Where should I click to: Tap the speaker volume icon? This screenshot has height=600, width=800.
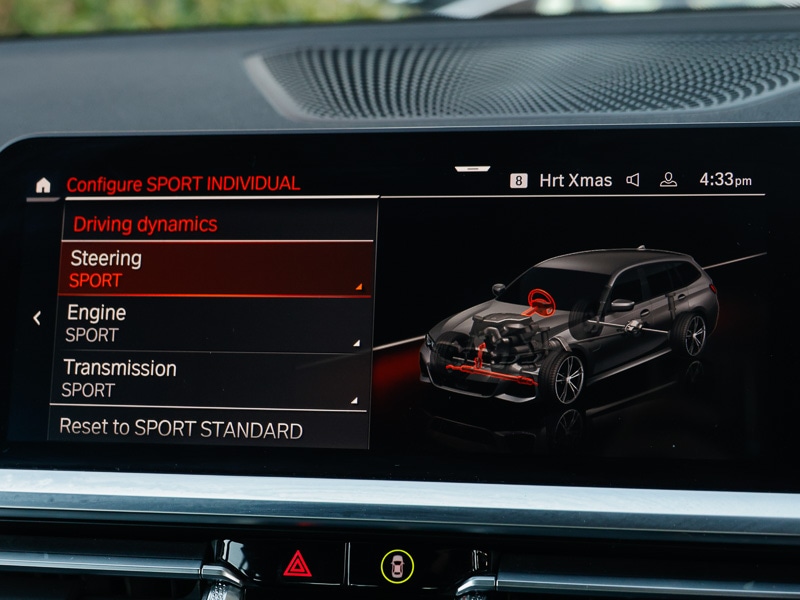pyautogui.click(x=633, y=180)
